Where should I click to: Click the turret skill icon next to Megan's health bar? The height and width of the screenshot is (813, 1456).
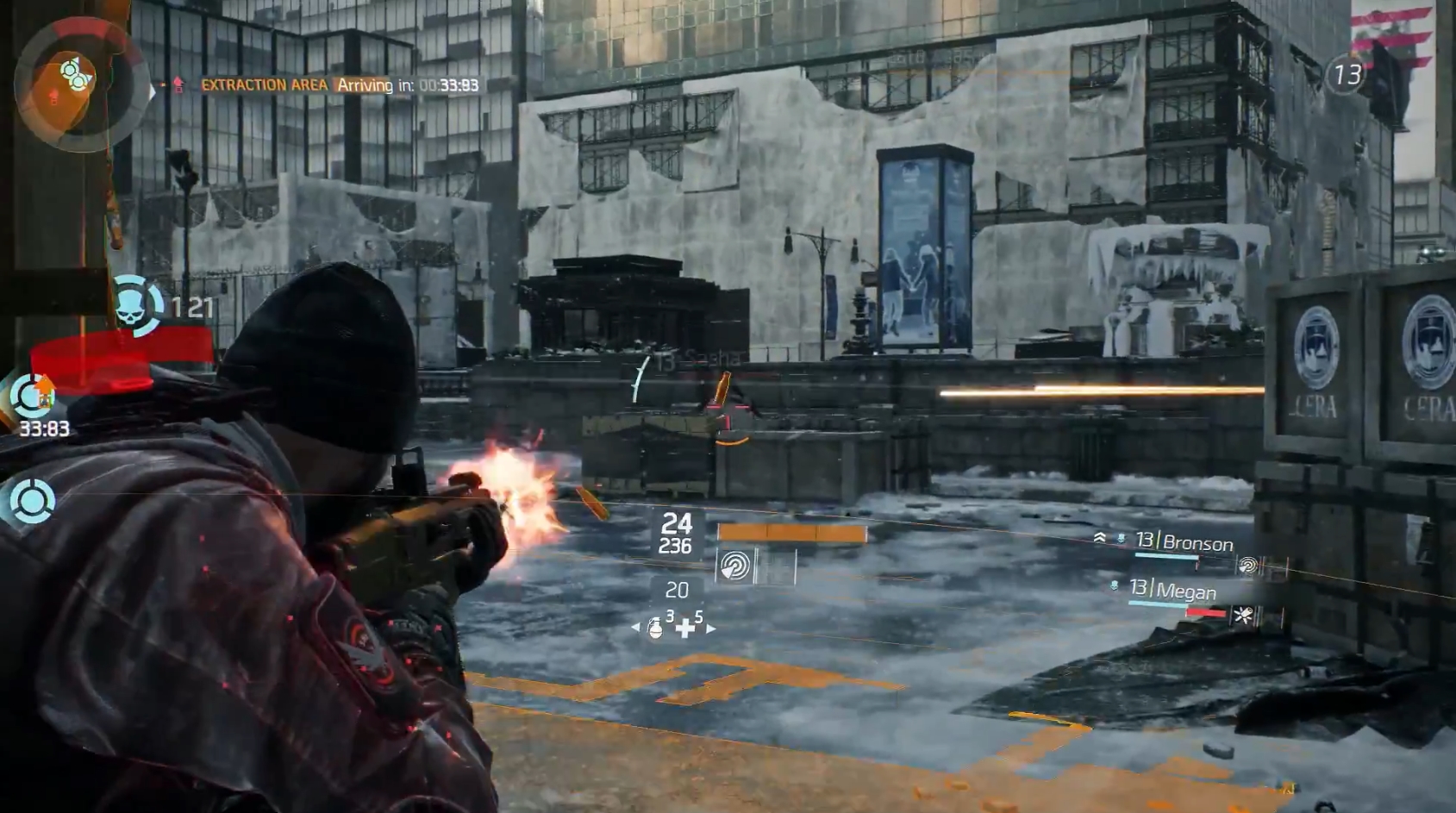(1244, 616)
